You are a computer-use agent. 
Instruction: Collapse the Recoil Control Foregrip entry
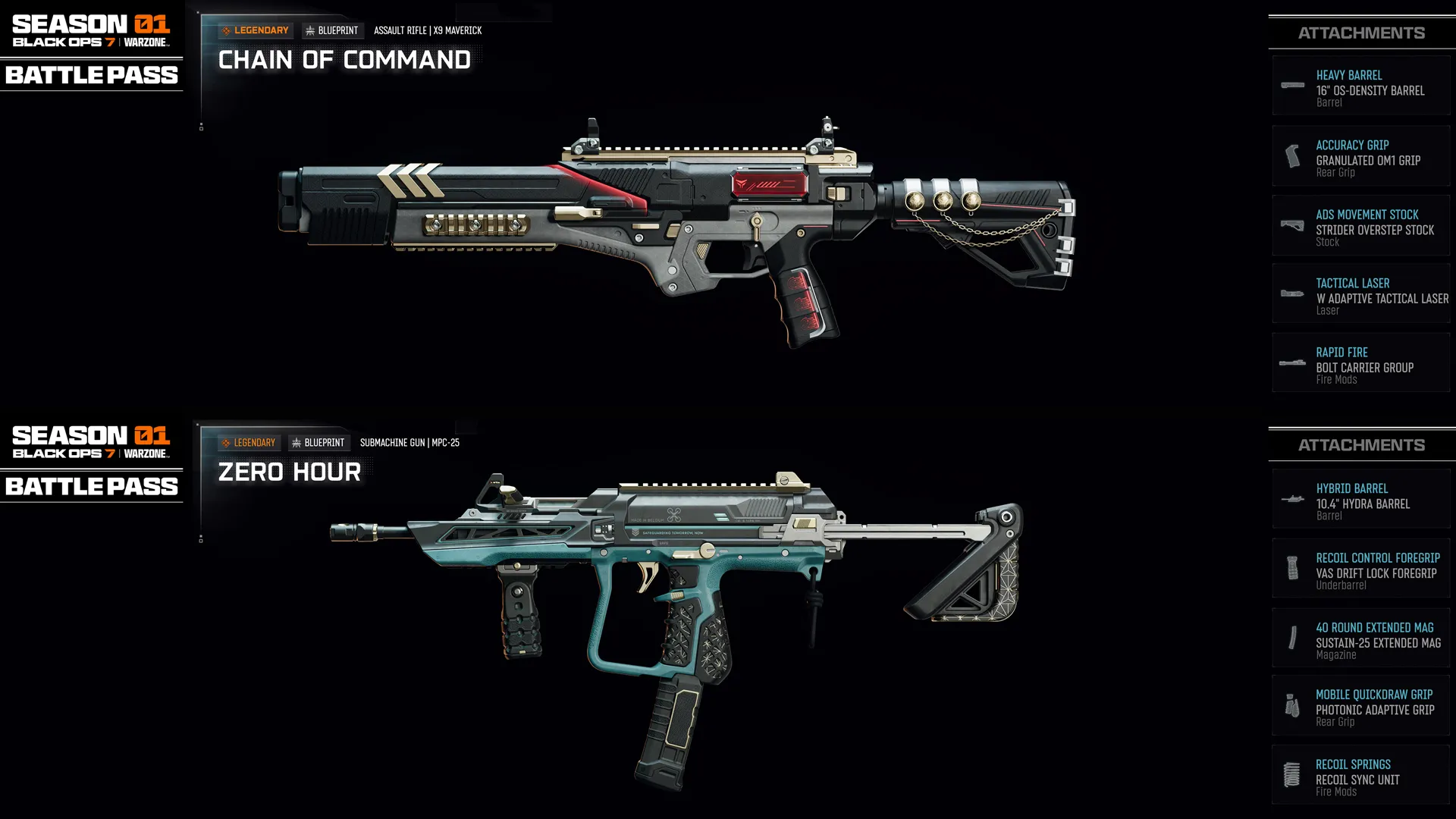(1361, 568)
